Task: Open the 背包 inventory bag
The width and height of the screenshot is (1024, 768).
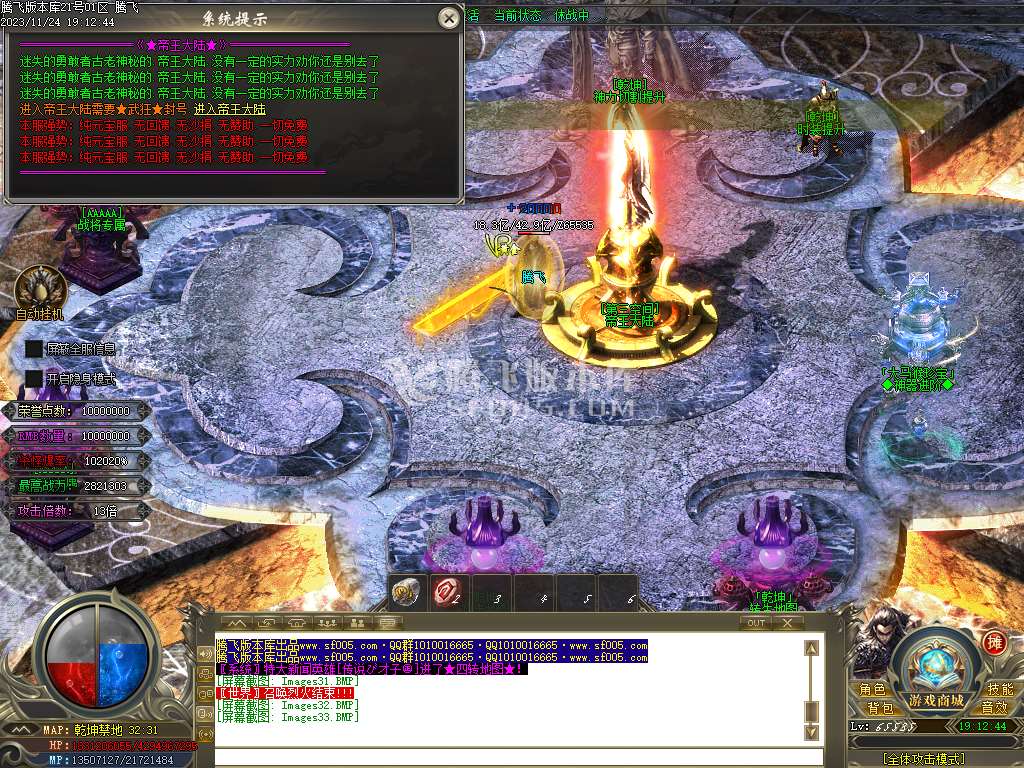Action: point(880,708)
